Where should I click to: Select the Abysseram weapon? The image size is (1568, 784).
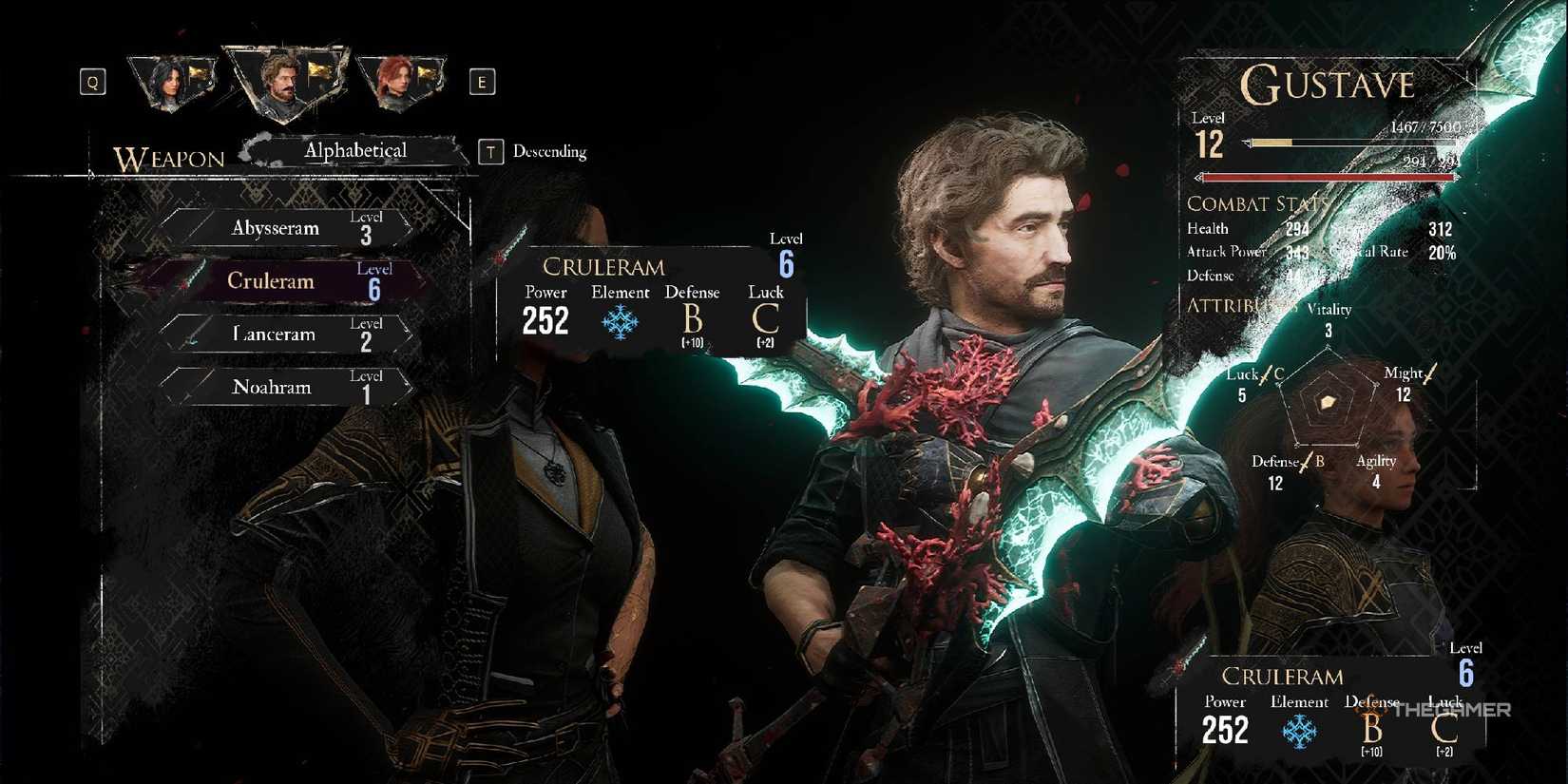tap(276, 228)
